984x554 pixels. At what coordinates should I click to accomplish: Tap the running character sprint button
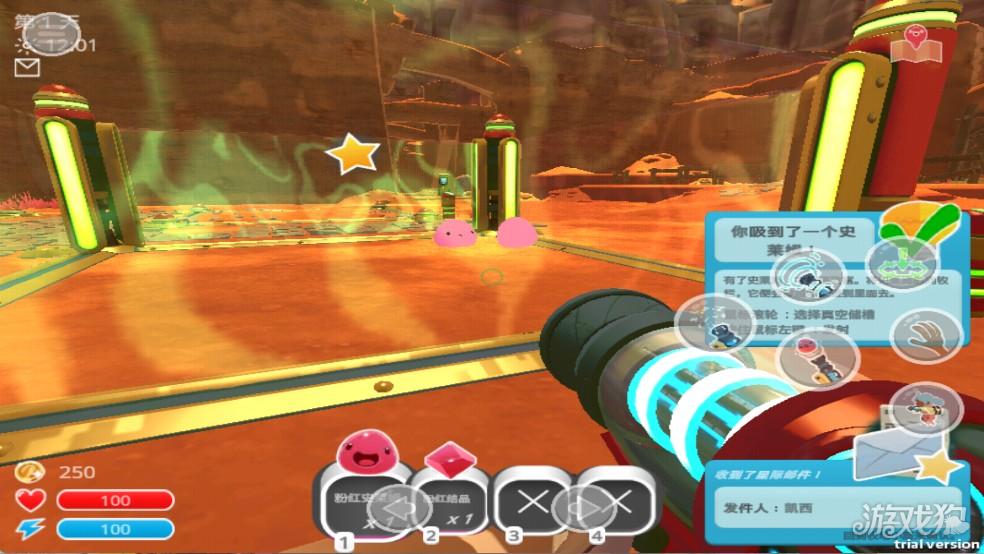924,407
